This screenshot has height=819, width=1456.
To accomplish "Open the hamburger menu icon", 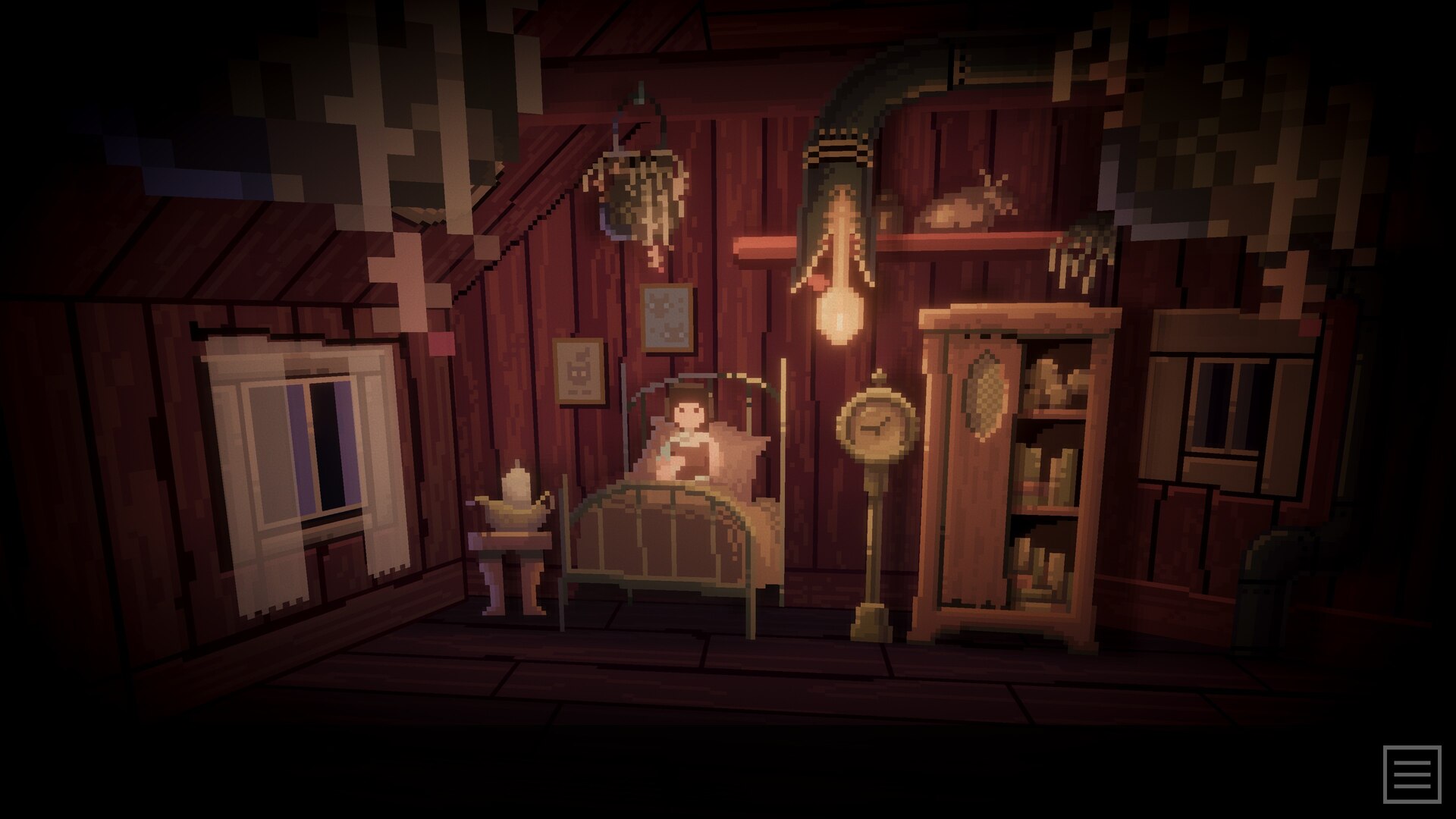I will pyautogui.click(x=1411, y=774).
